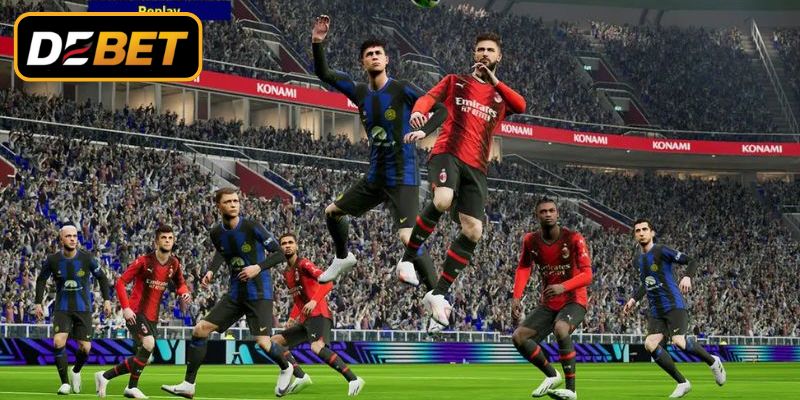
Task: Click the DEBET logo overlay
Action: pyautogui.click(x=108, y=47)
